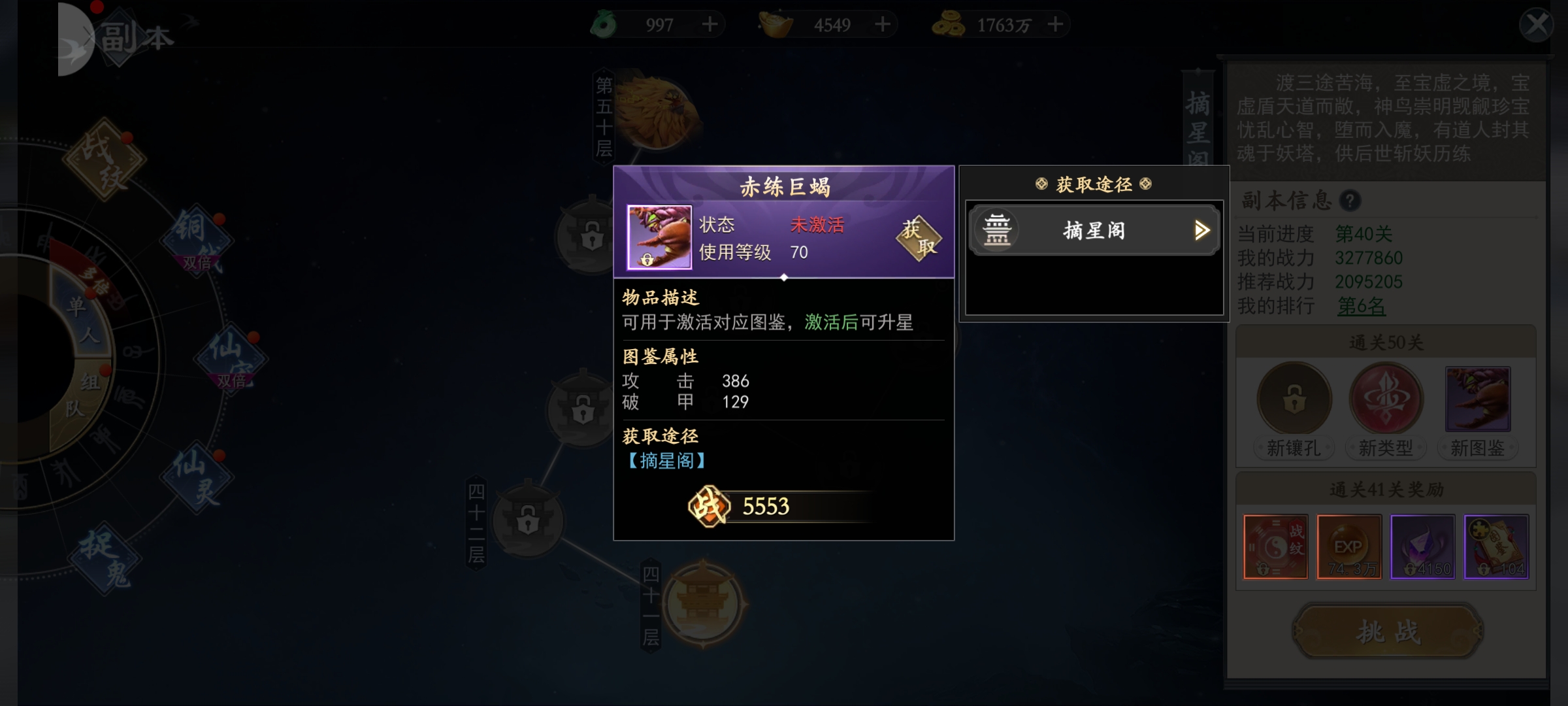1568x706 pixels.
Task: Inspect the 新类型 red reward icon
Action: pos(1386,399)
